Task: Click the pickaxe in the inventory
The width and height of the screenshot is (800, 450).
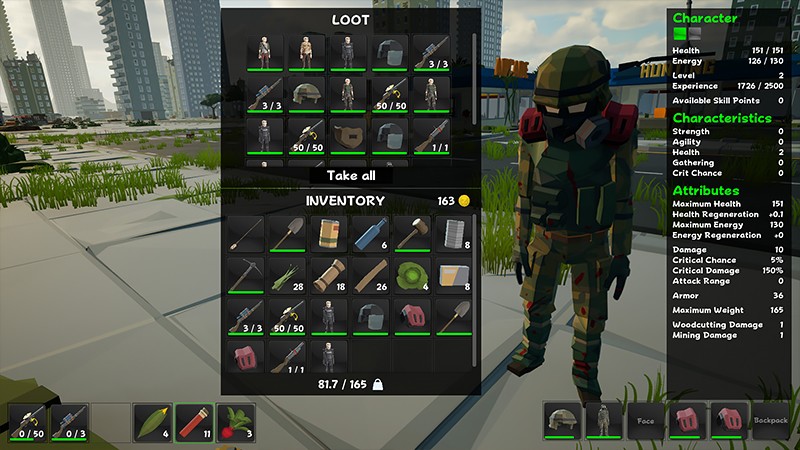Action: [x=245, y=275]
